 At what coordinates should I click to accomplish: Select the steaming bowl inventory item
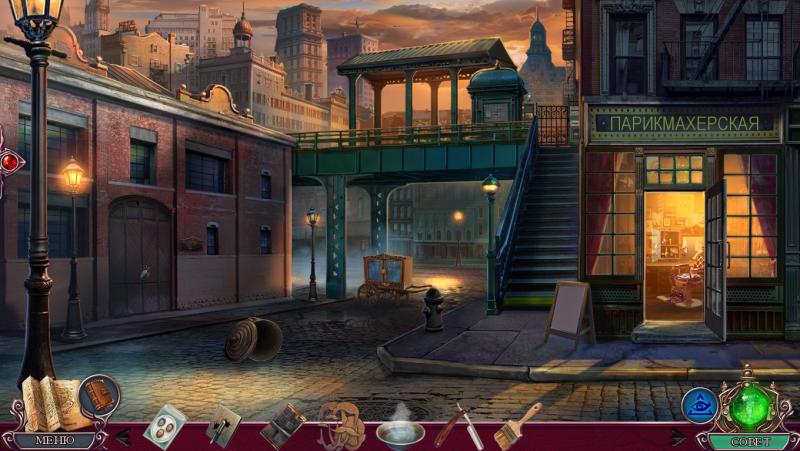[x=399, y=428]
